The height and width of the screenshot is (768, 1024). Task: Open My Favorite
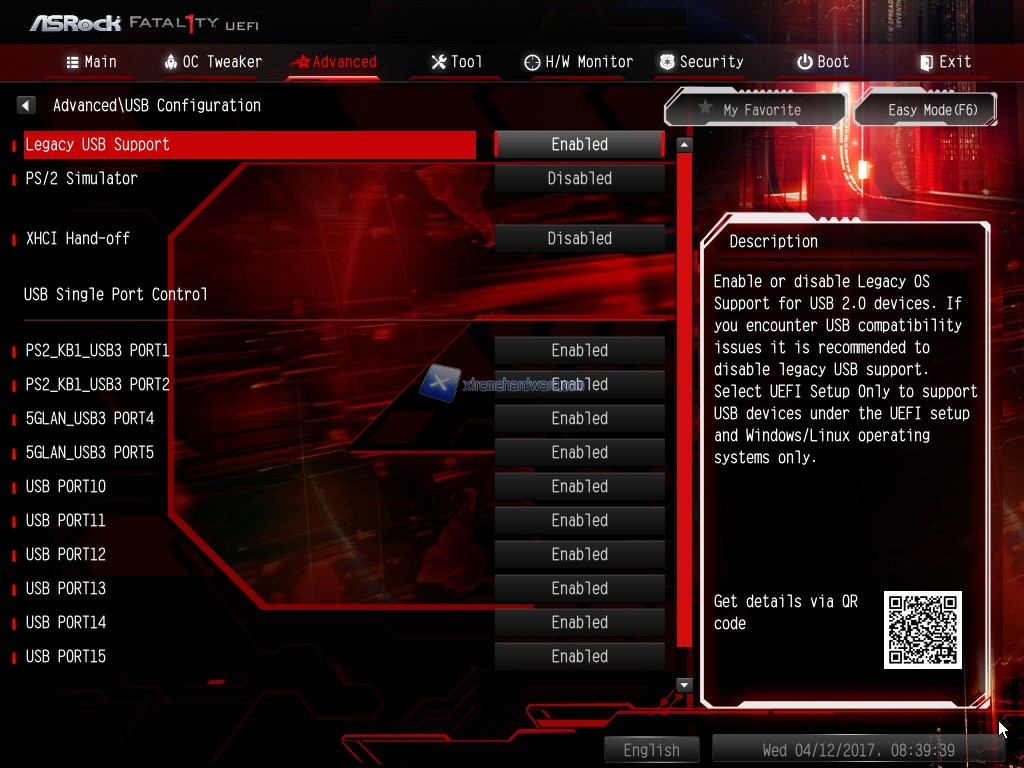755,110
